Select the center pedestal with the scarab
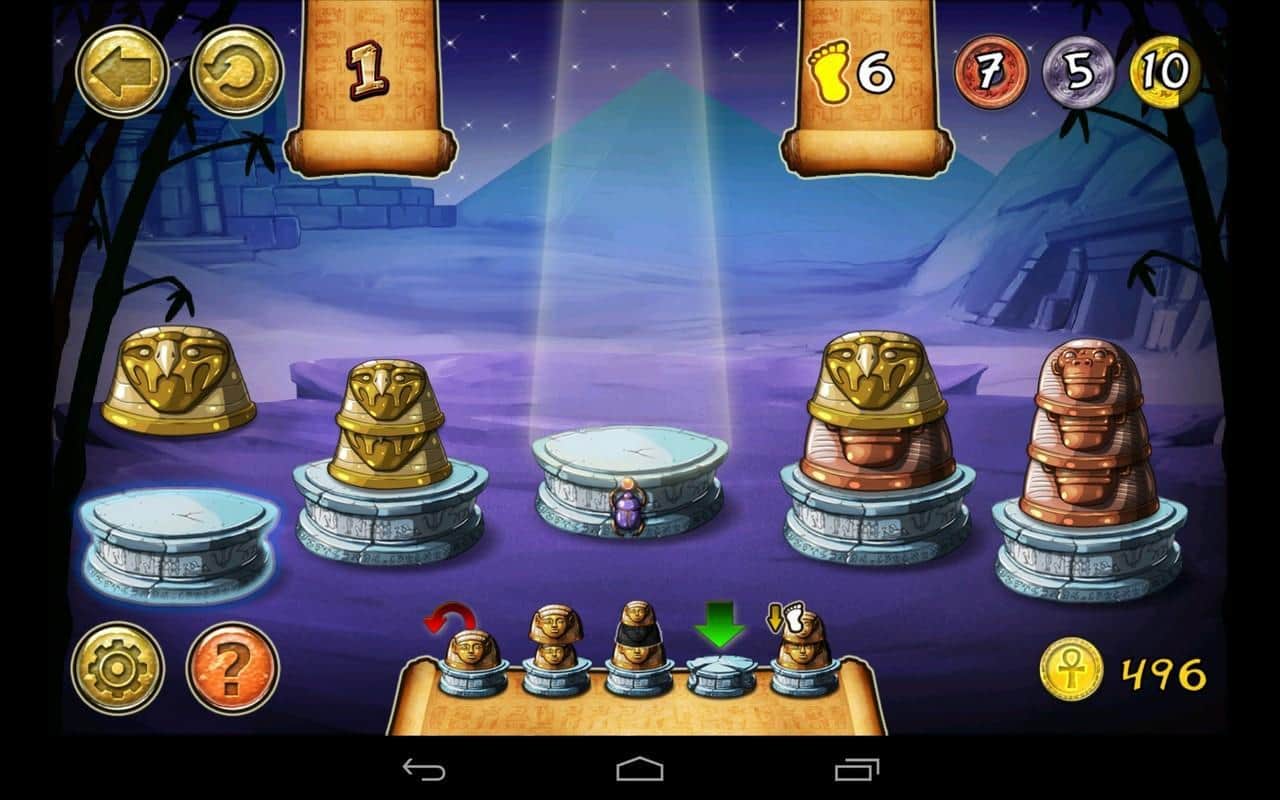Image resolution: width=1280 pixels, height=800 pixels. [x=630, y=480]
